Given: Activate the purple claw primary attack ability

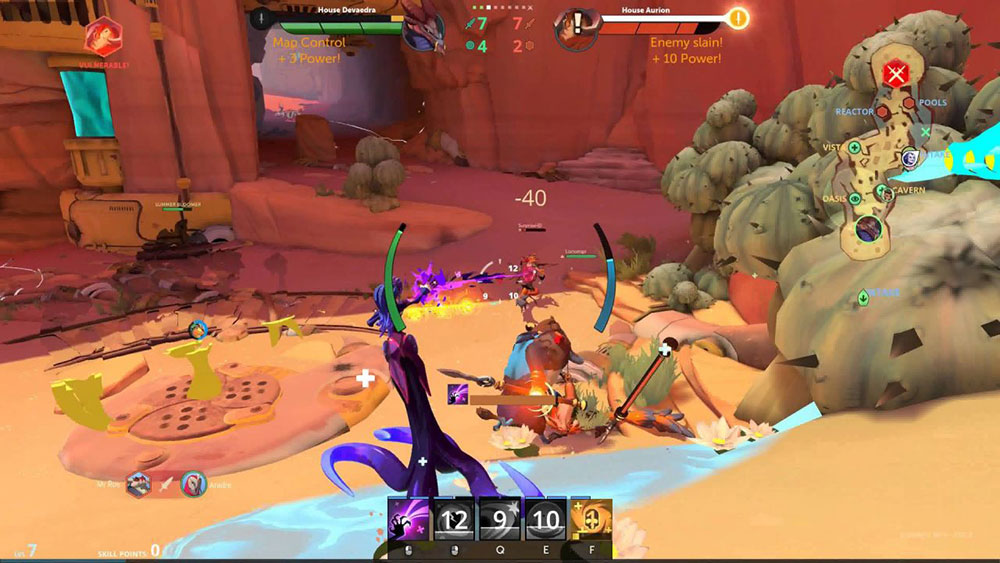Looking at the screenshot, I should [408, 520].
